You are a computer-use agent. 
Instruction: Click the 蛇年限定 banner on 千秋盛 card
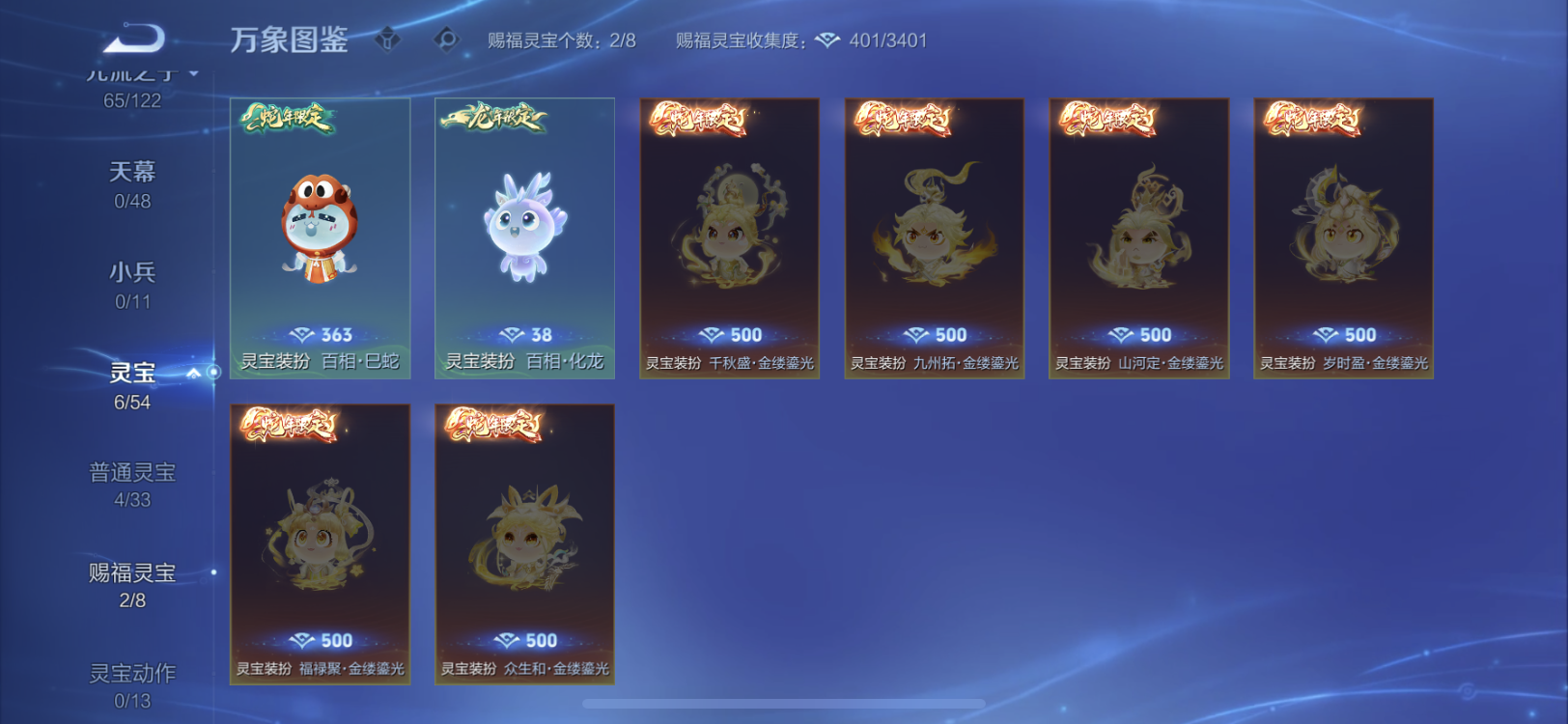[x=699, y=123]
